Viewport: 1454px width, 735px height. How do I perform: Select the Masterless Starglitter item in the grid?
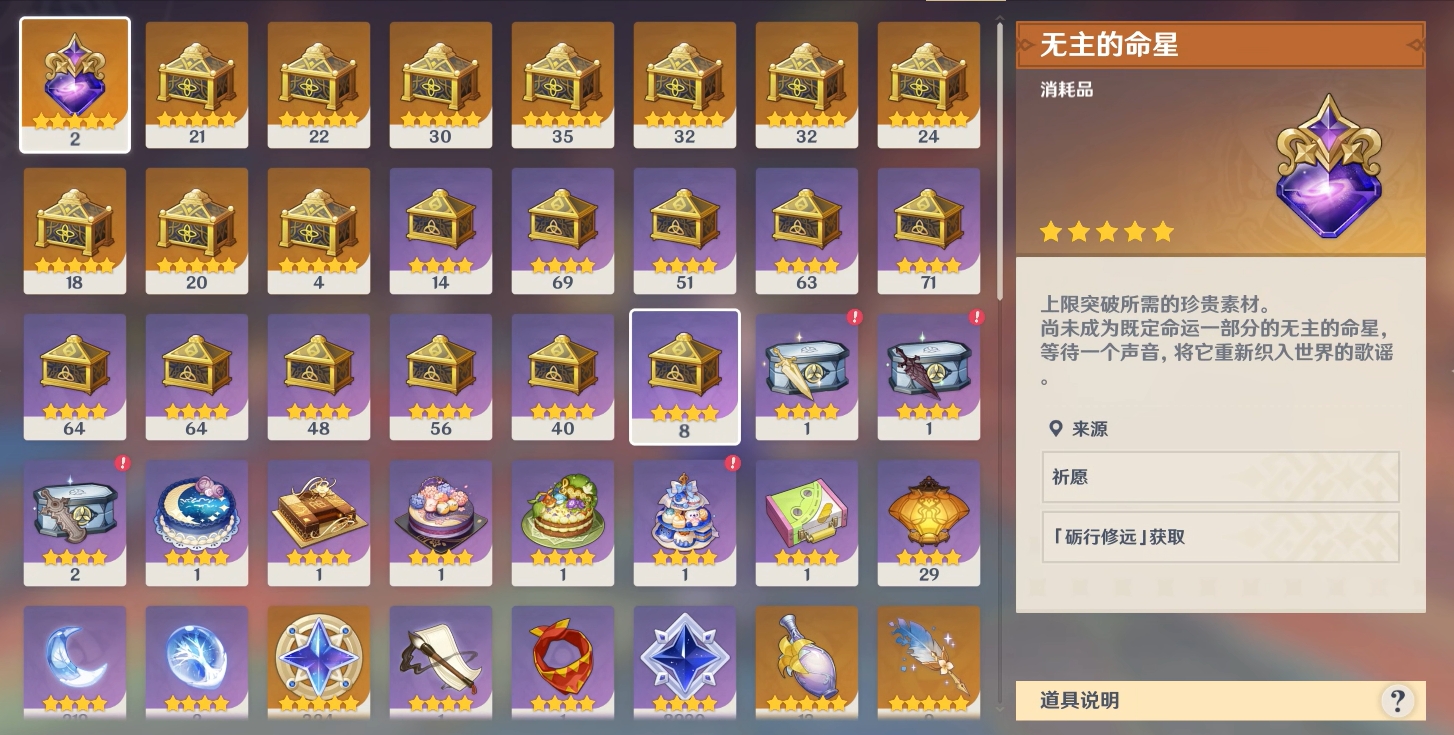pyautogui.click(x=75, y=84)
